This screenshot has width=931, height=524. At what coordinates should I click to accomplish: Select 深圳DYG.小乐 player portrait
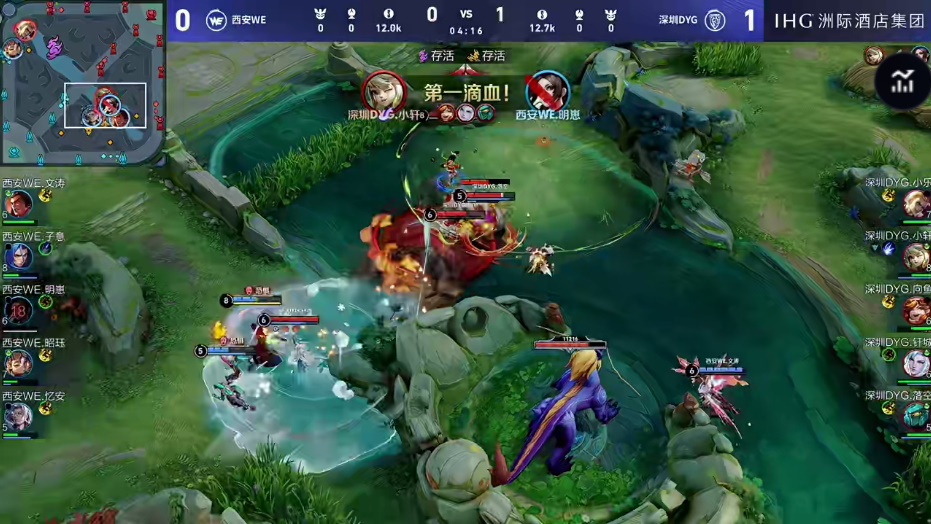[x=915, y=204]
